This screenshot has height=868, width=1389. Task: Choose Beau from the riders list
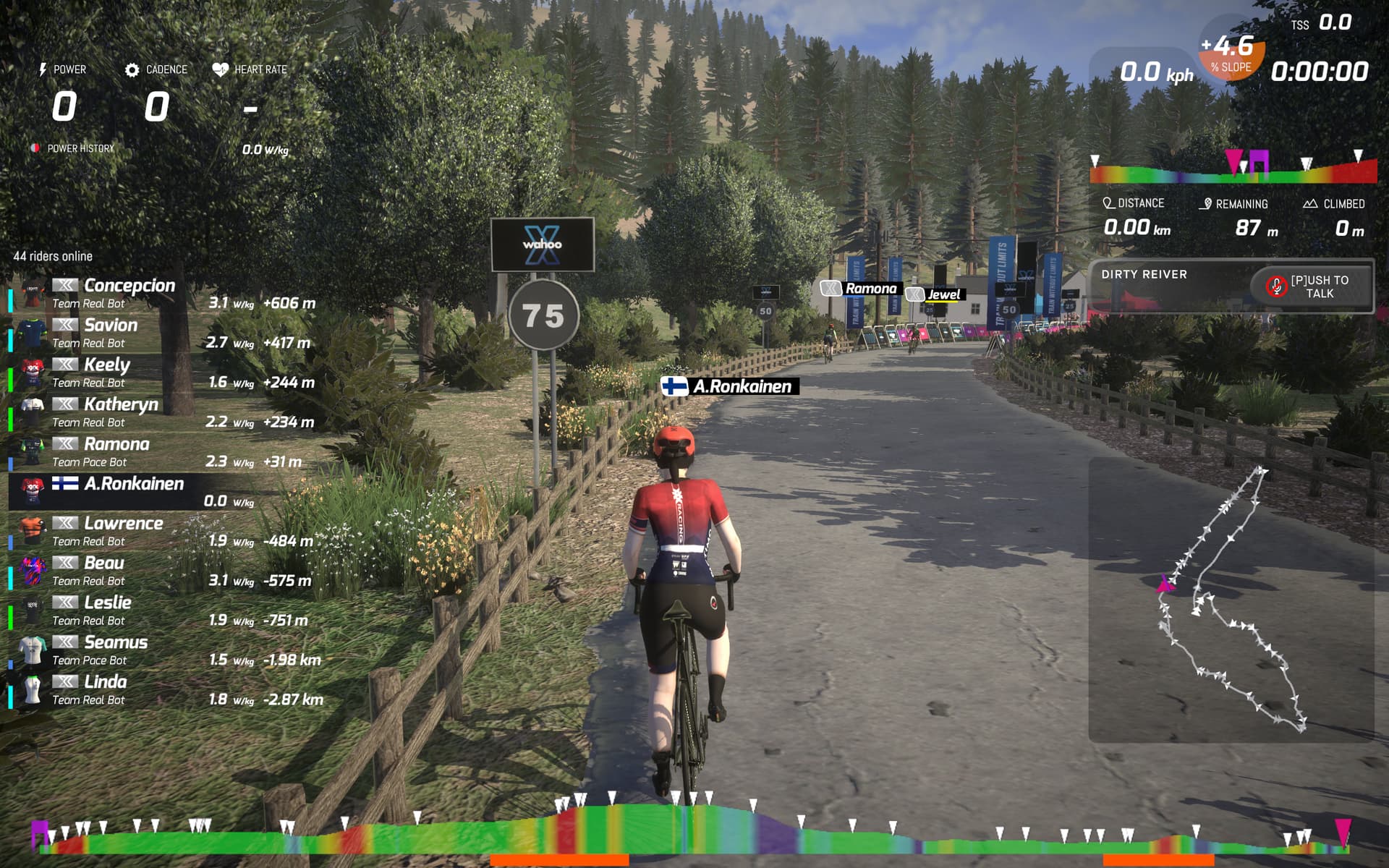(163, 571)
